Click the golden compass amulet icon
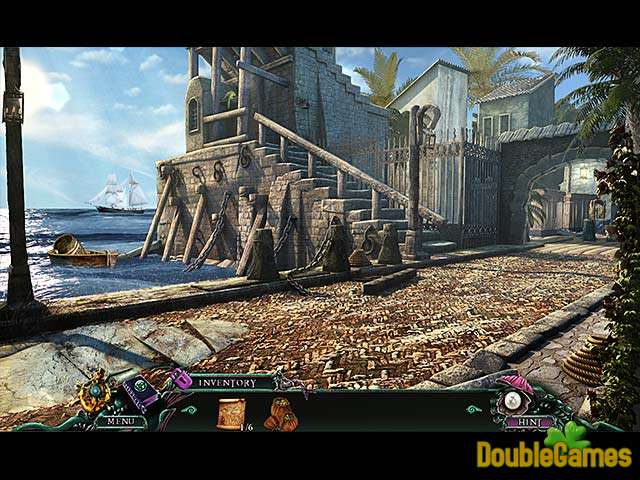 [x=96, y=391]
